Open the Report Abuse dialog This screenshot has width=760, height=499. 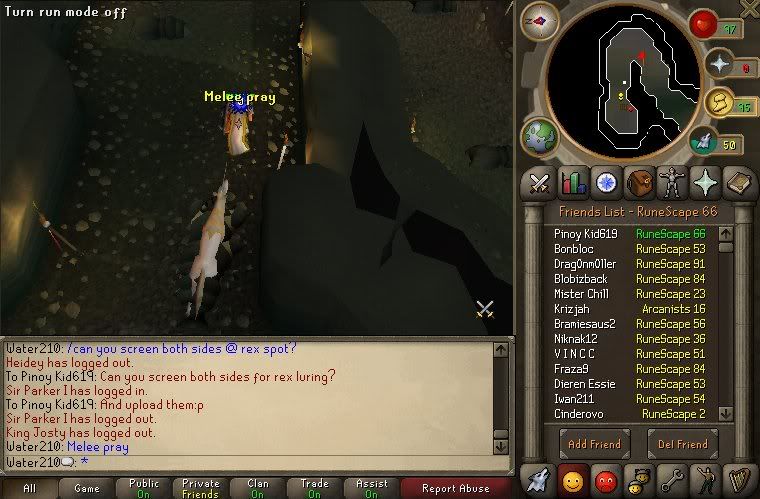[x=455, y=489]
